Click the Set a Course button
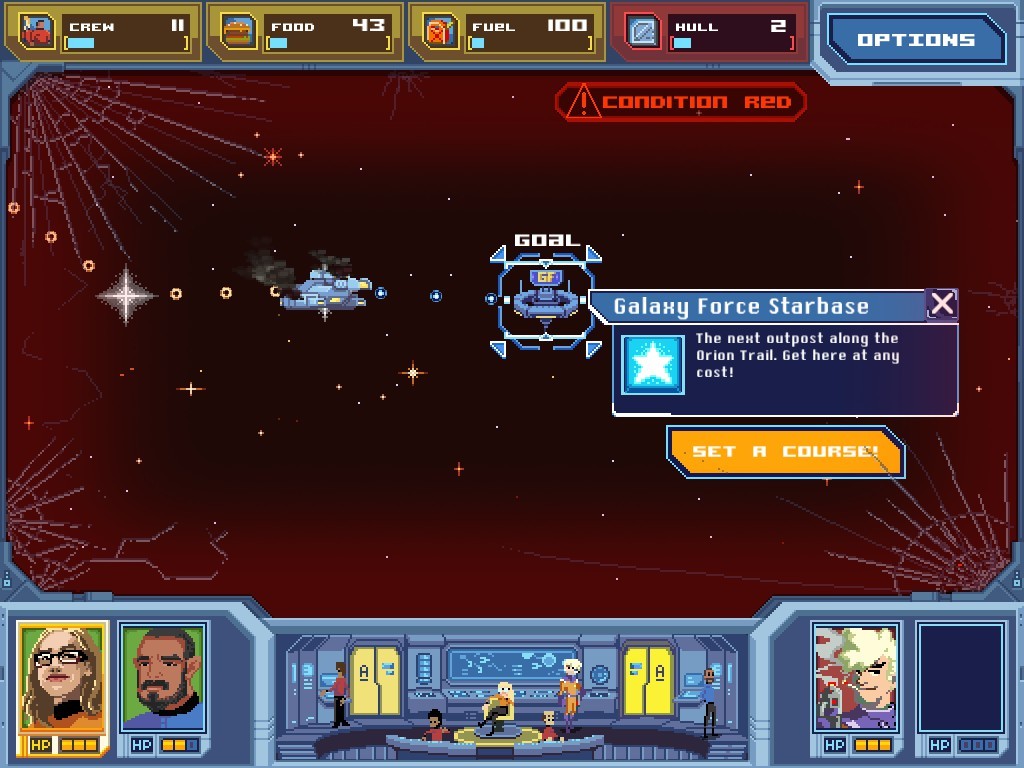Image resolution: width=1024 pixels, height=768 pixels. pos(785,452)
